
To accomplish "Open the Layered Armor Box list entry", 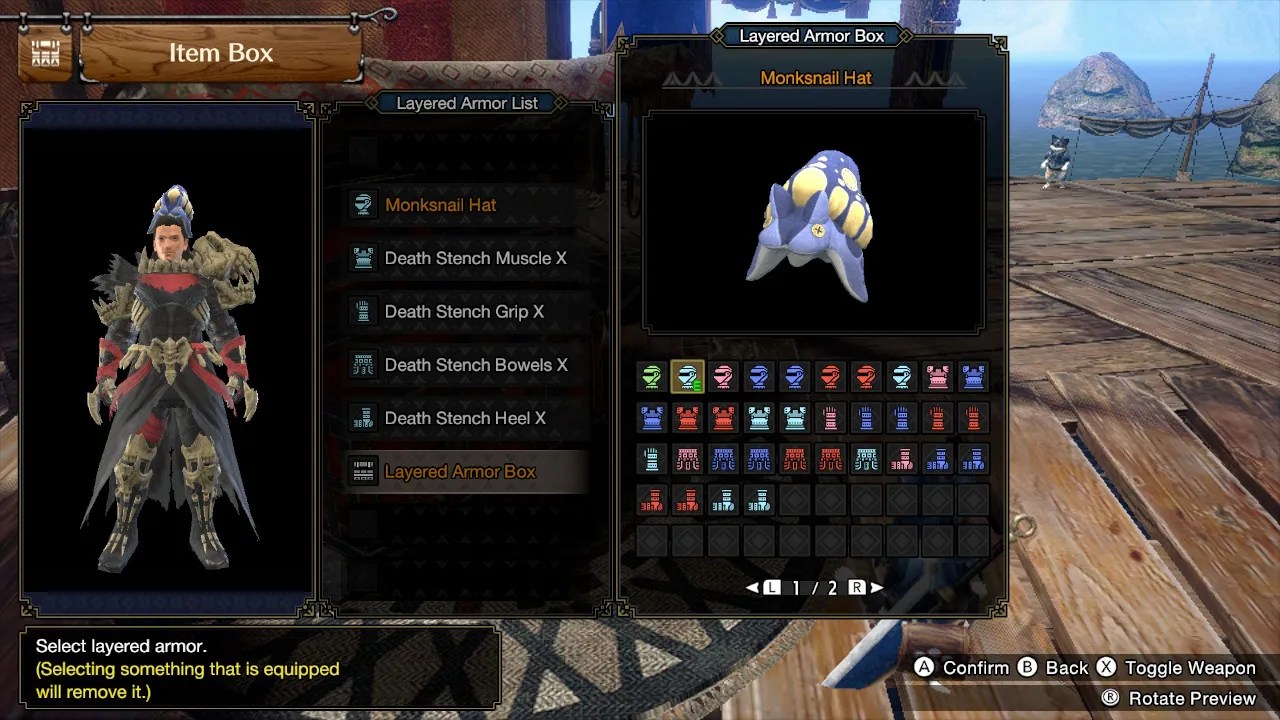I will click(x=460, y=472).
